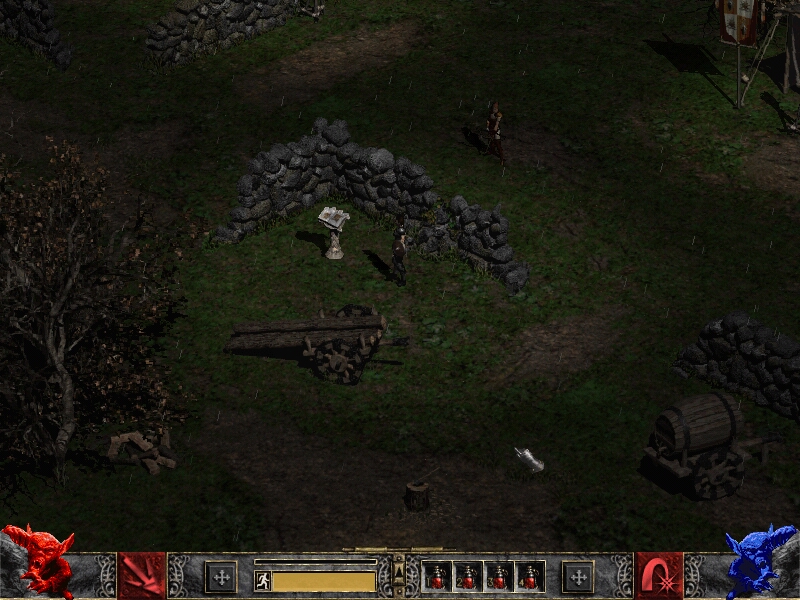
Task: Toggle the run/walk running-figure button
Action: [263, 581]
